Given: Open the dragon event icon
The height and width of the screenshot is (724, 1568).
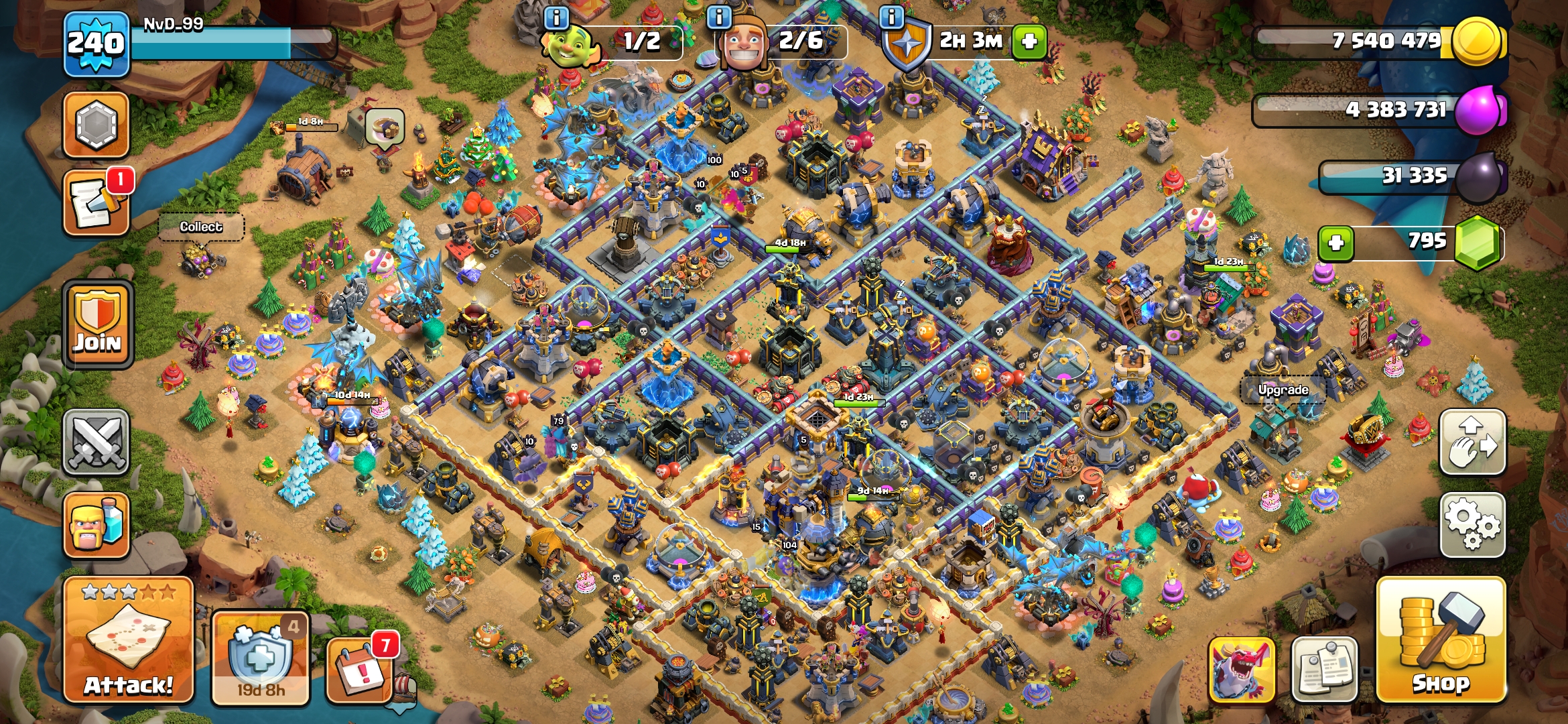Looking at the screenshot, I should coord(1242,670).
